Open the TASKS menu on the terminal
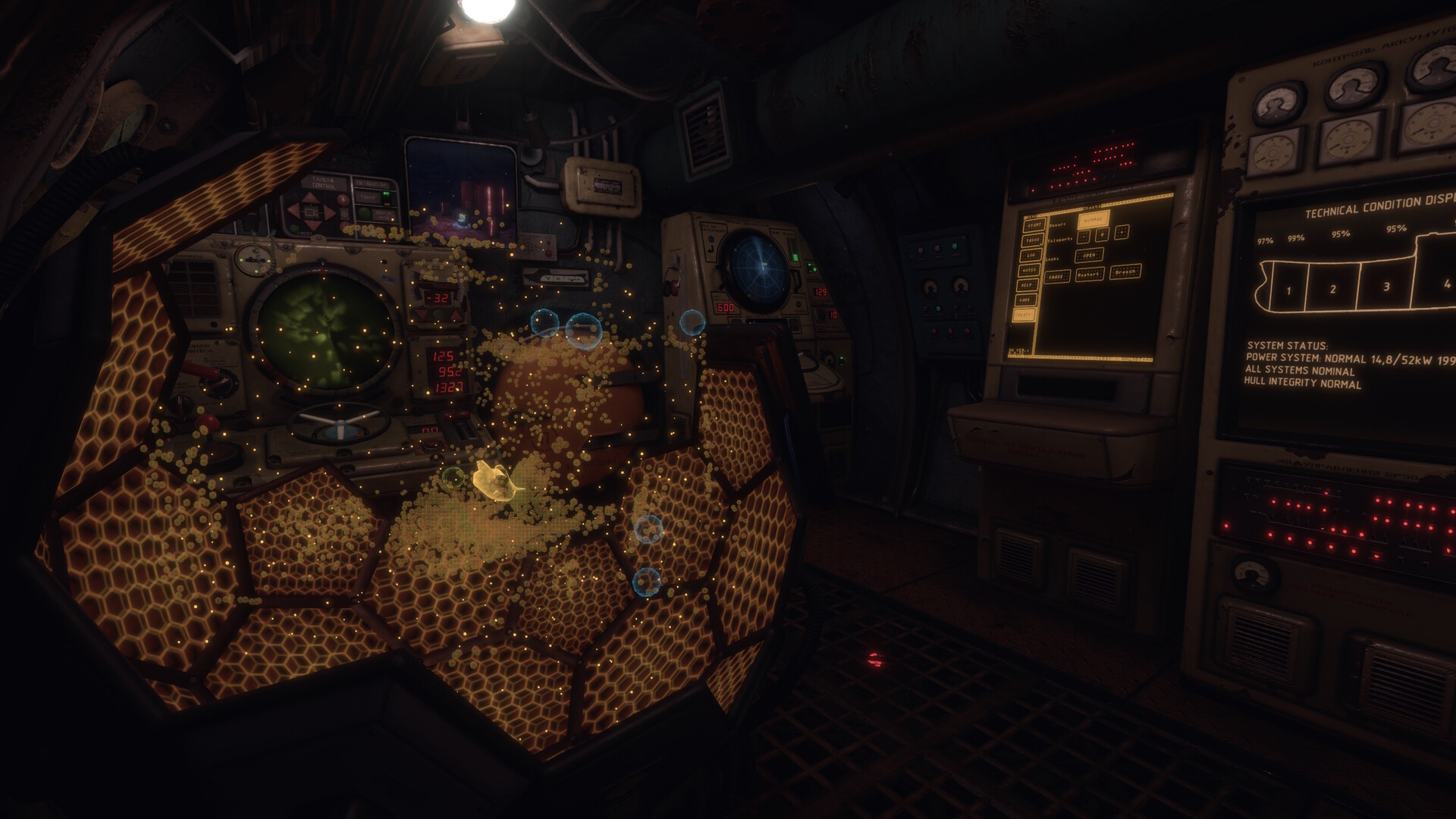The width and height of the screenshot is (1456, 819). [1033, 240]
